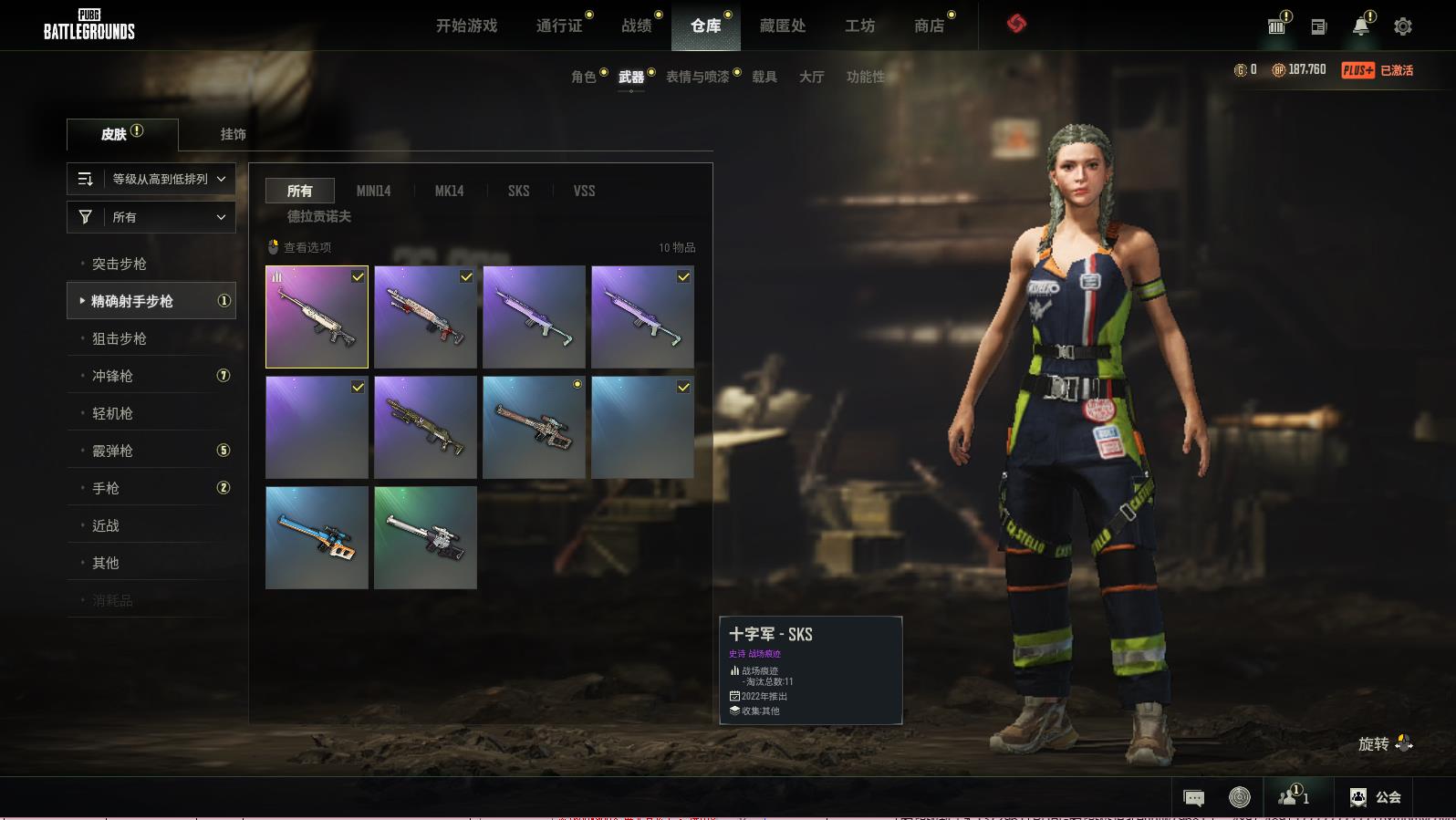Open the 公会 clan button
Screen dimensions: 1456x820
point(1376,797)
